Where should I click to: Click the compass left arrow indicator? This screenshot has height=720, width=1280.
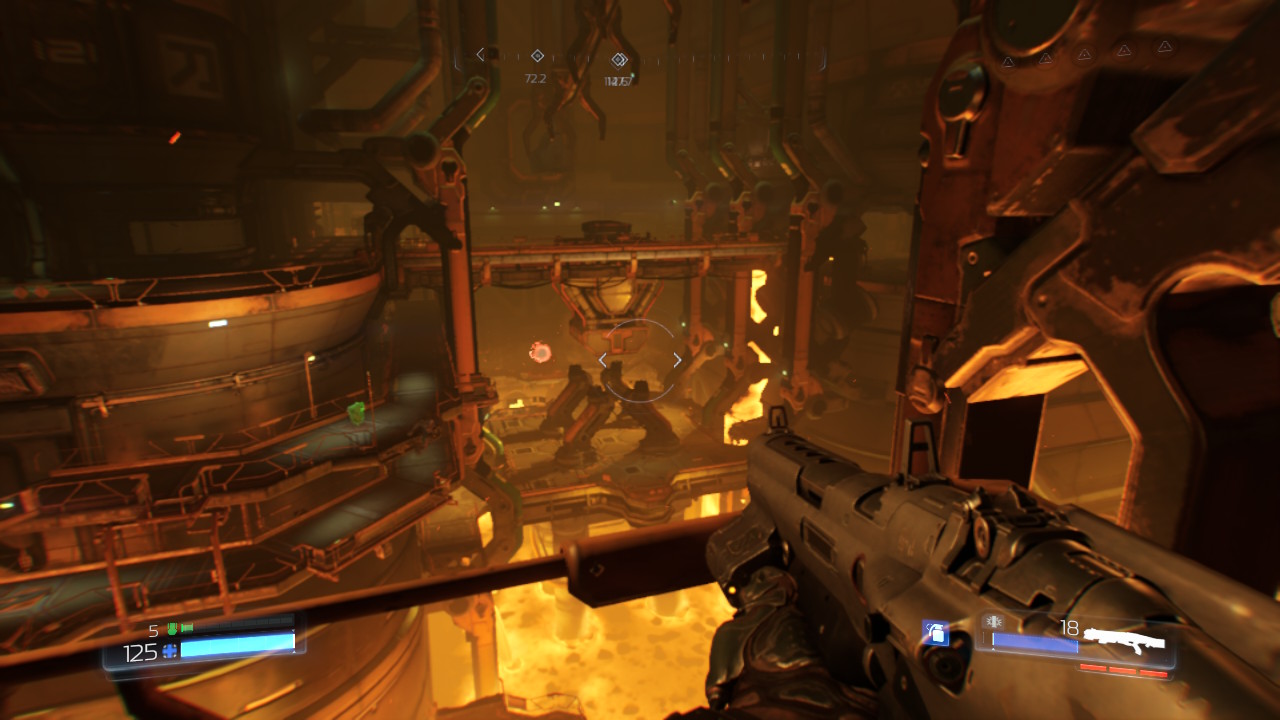pyautogui.click(x=480, y=54)
